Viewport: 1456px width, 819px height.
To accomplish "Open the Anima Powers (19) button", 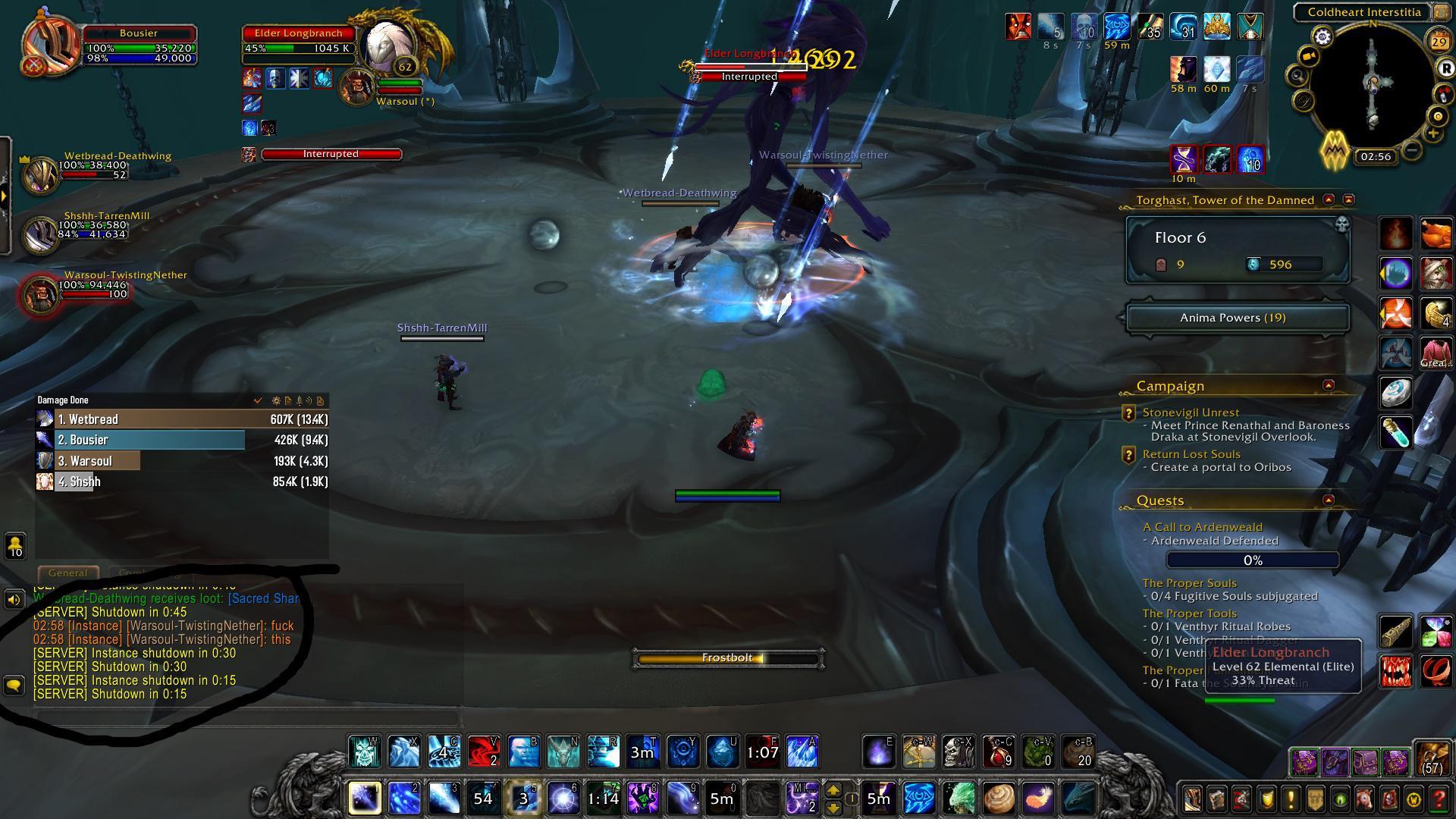I will click(1237, 318).
